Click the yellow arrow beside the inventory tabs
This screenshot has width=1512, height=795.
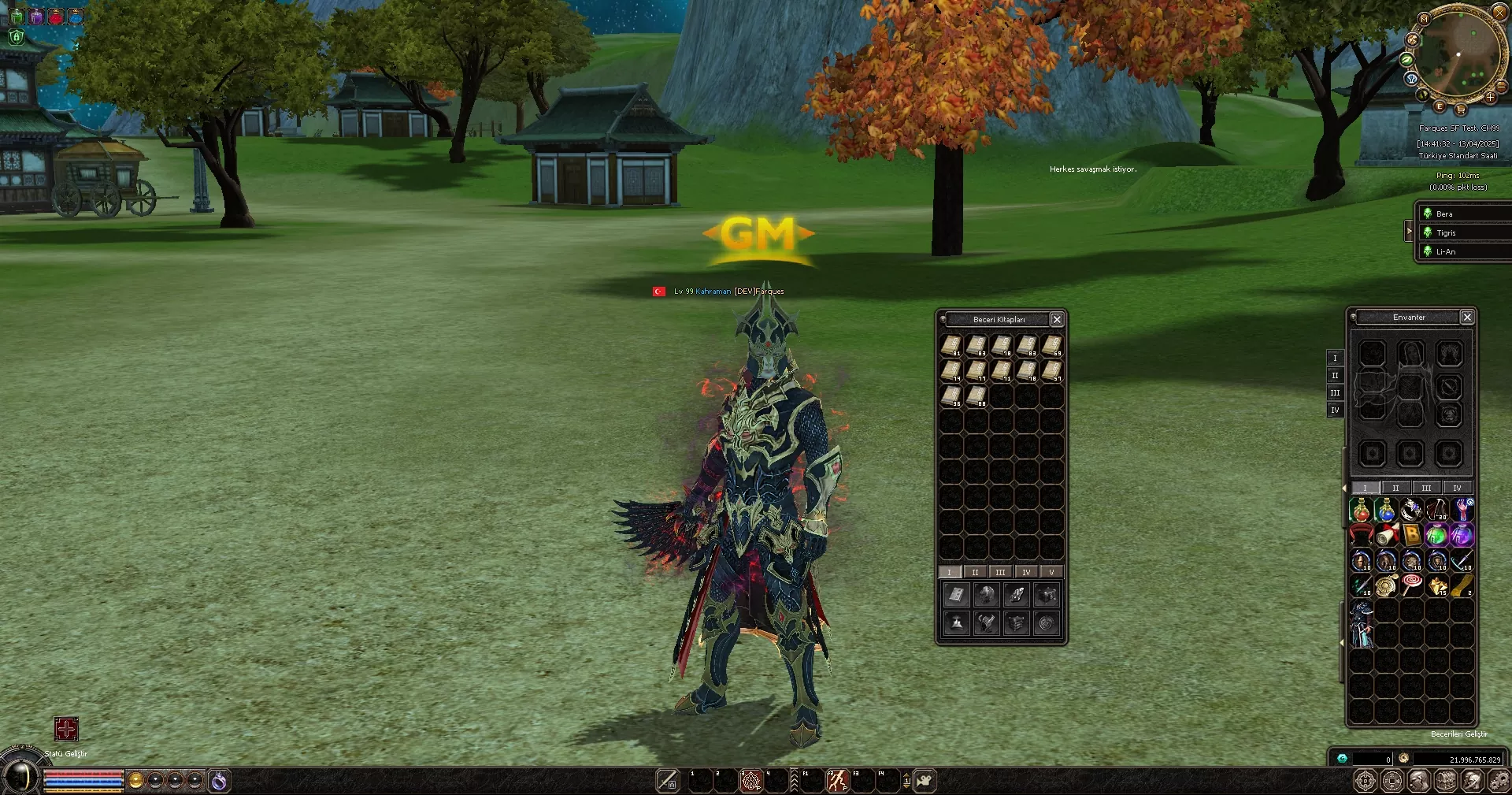click(x=1343, y=488)
